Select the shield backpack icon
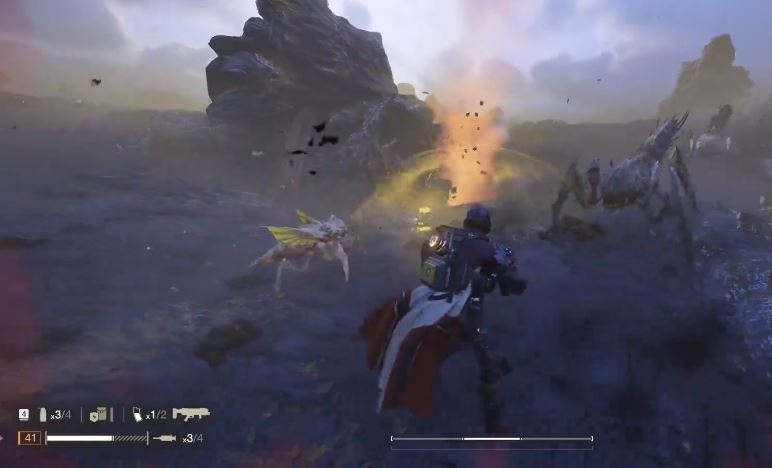The height and width of the screenshot is (468, 772). pyautogui.click(x=98, y=414)
